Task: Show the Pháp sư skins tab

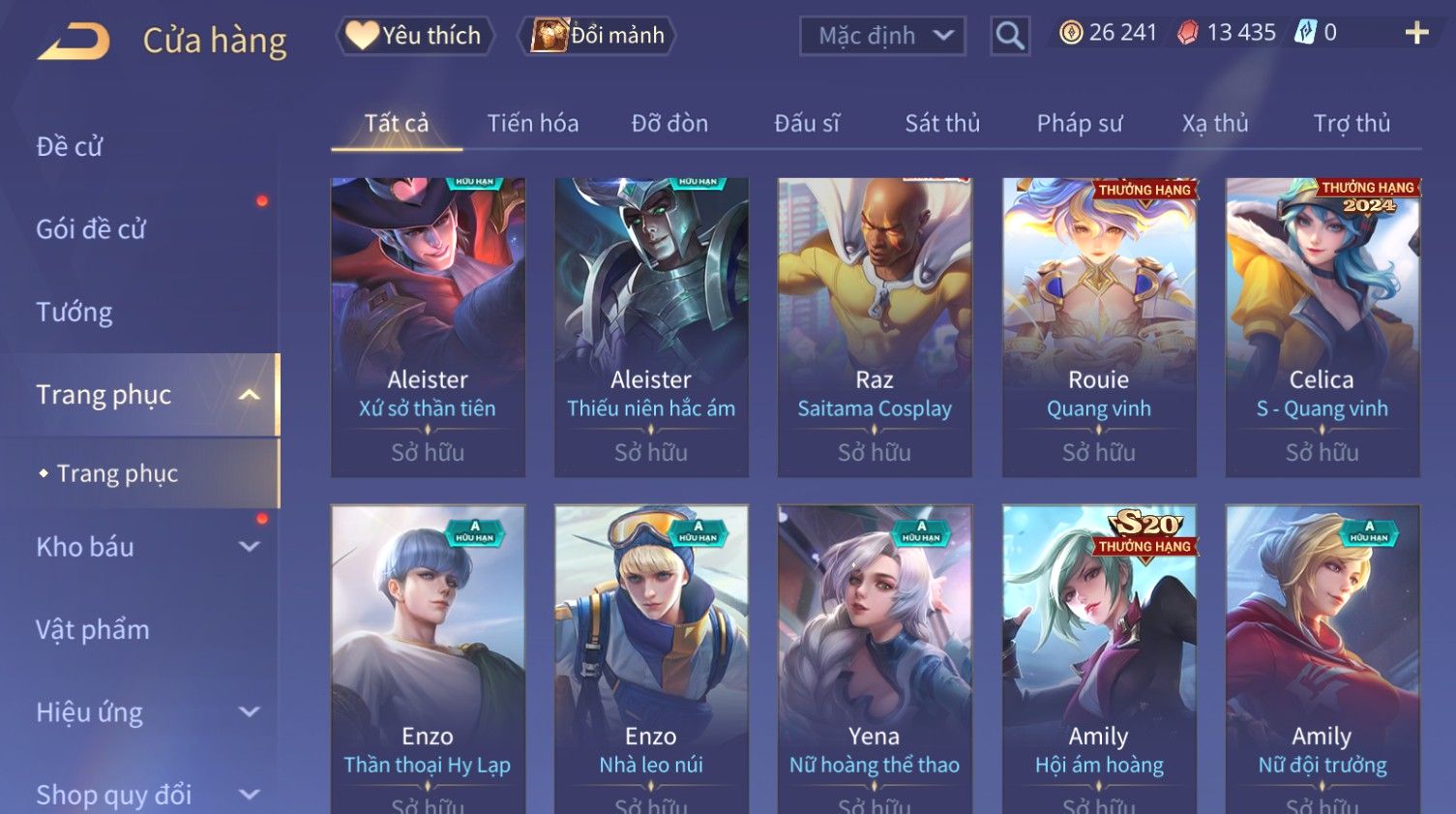Action: [1080, 124]
